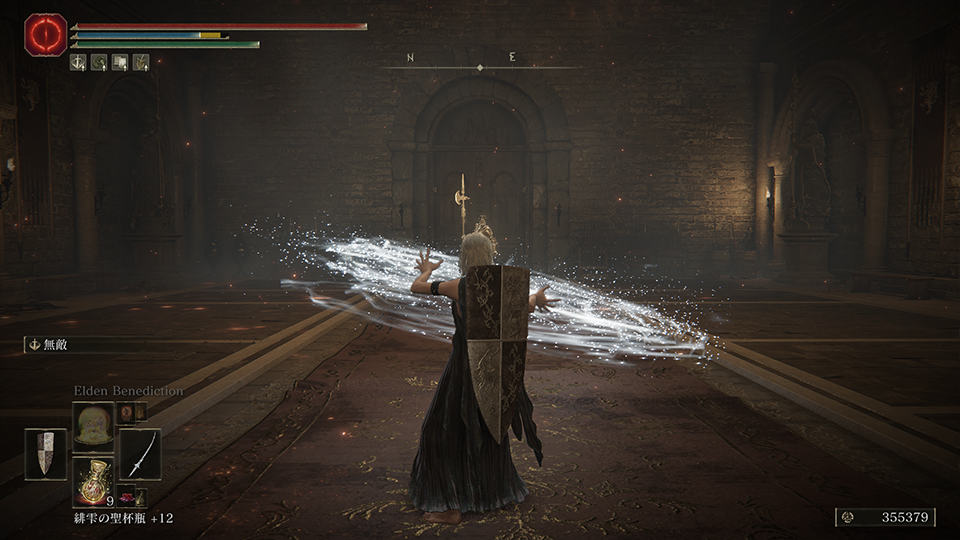Click the feather buff status icon
The width and height of the screenshot is (960, 540).
pos(141,62)
